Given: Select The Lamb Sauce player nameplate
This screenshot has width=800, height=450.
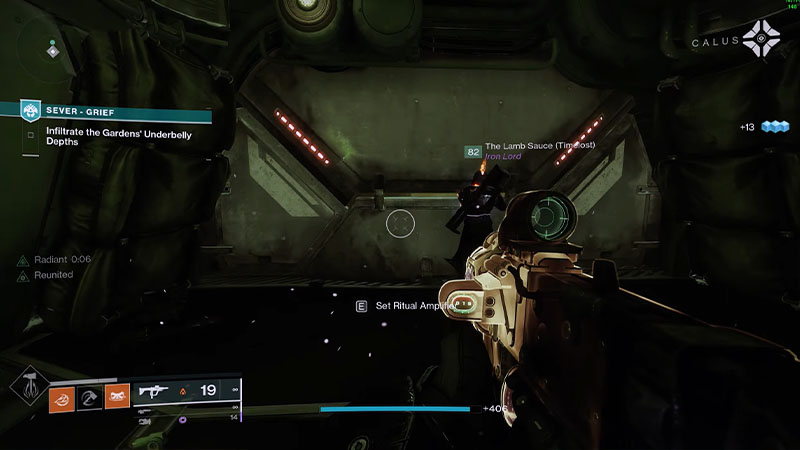Looking at the screenshot, I should click(540, 146).
